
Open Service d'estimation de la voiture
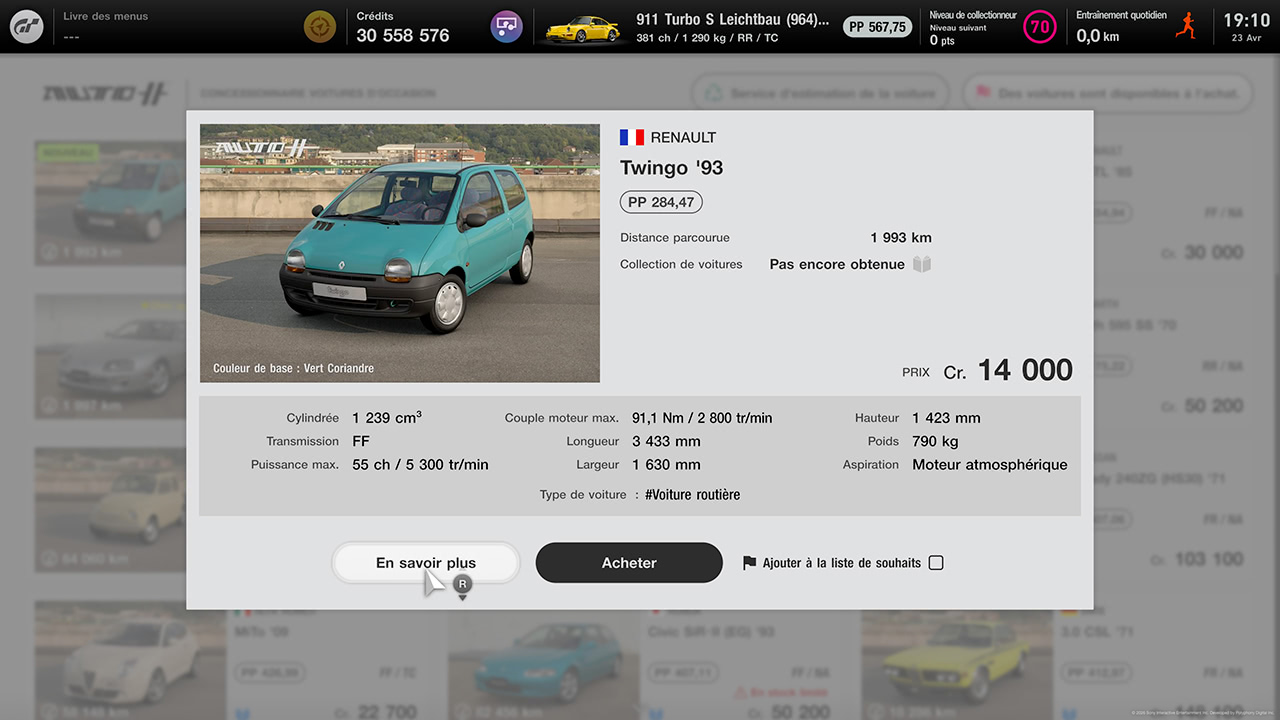820,92
